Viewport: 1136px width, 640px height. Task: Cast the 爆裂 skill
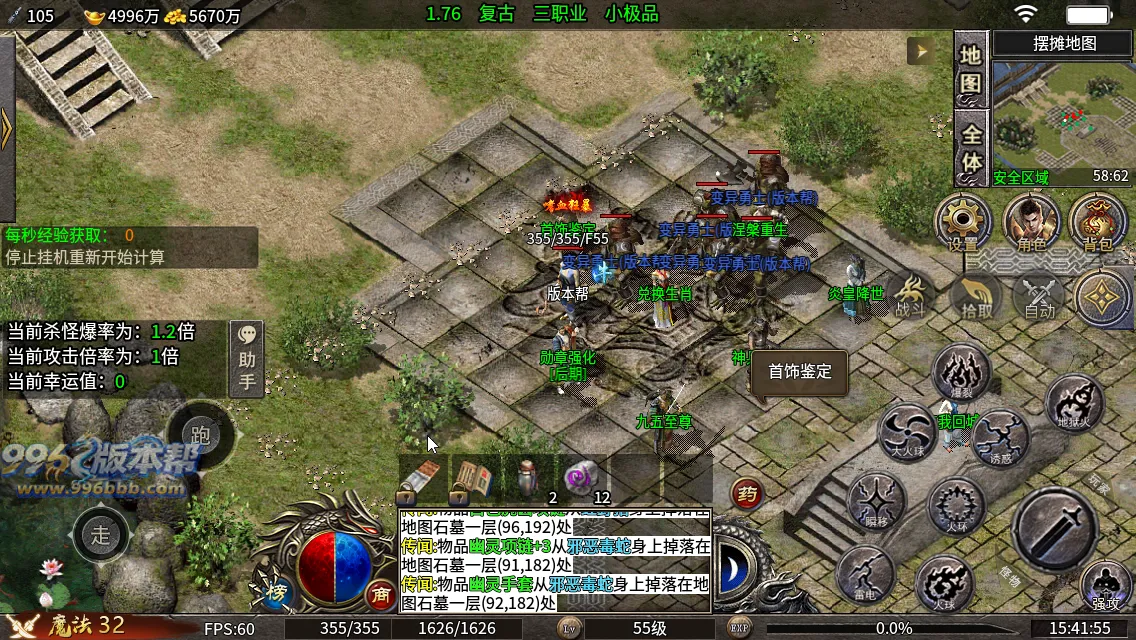point(961,372)
